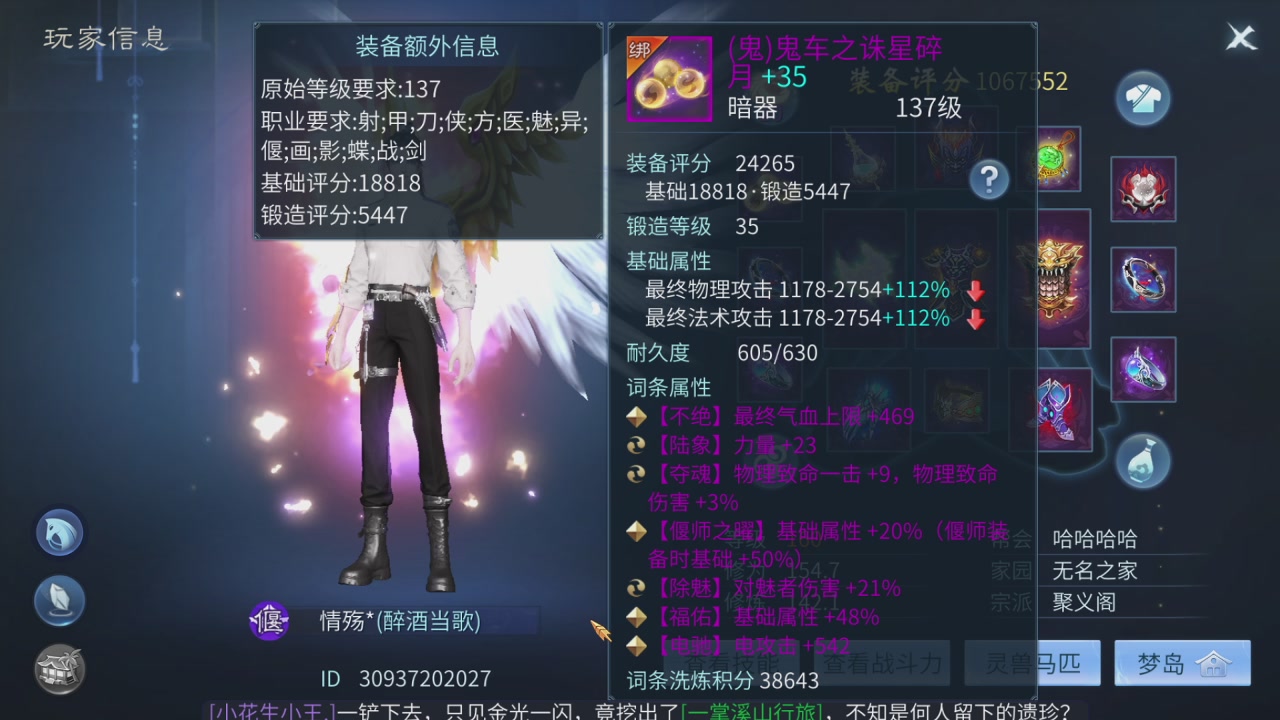The image size is (1280, 720).
Task: Click the red down arrow beside 最终物理攻击
Action: 974,291
